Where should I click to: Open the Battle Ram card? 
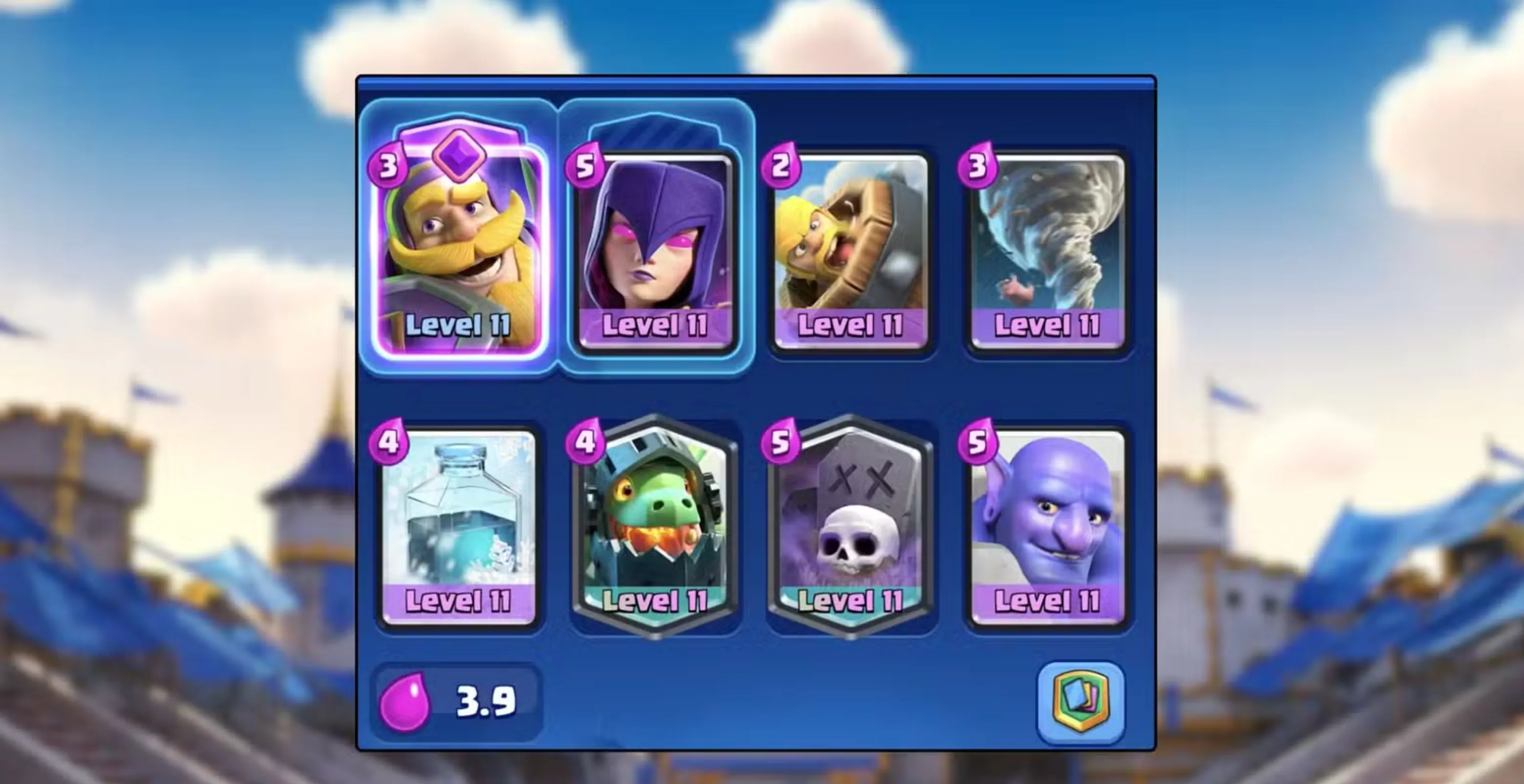852,248
